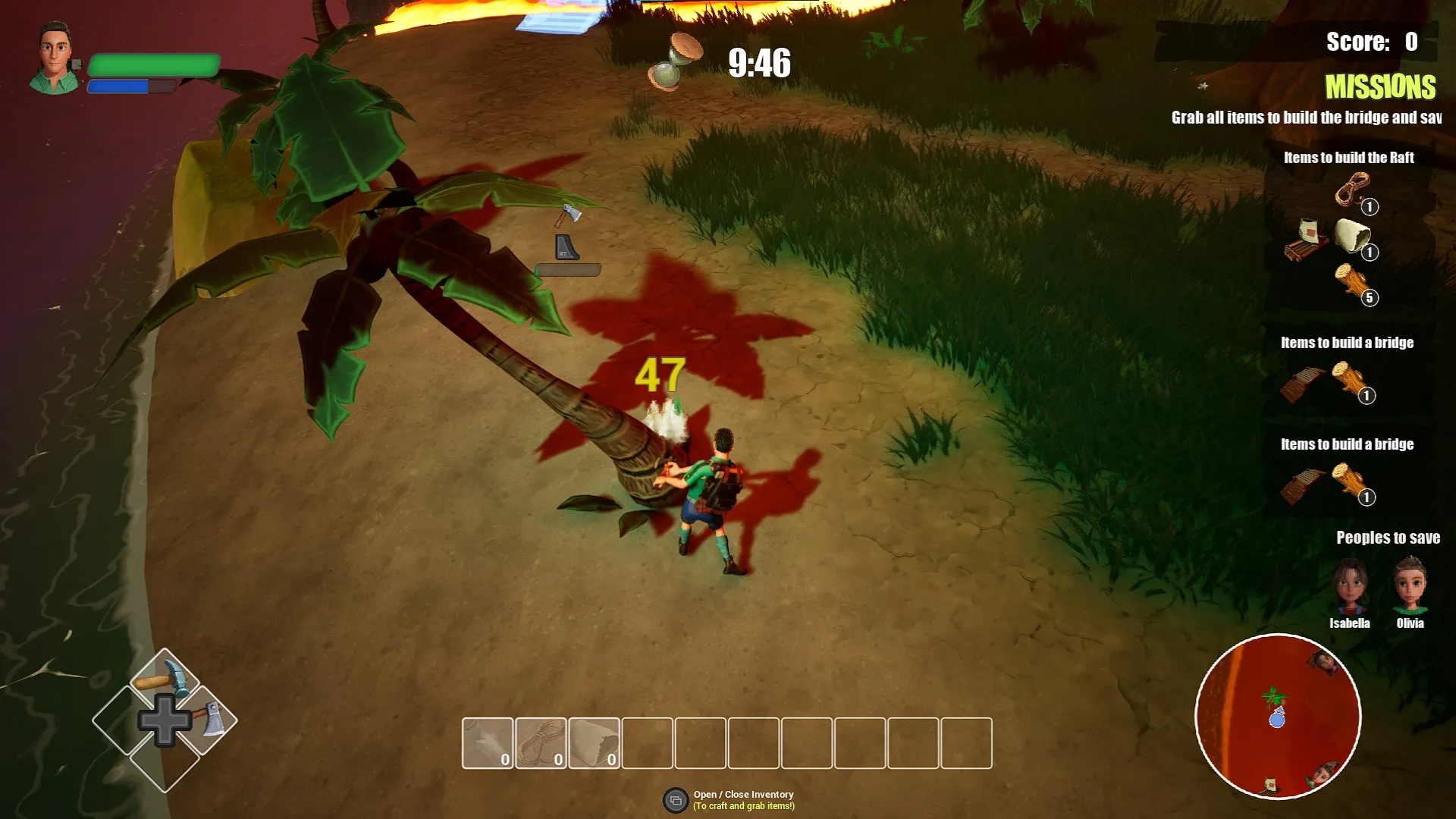1456x819 pixels.
Task: Select the pickaxe crafting icon
Action: pos(163,679)
